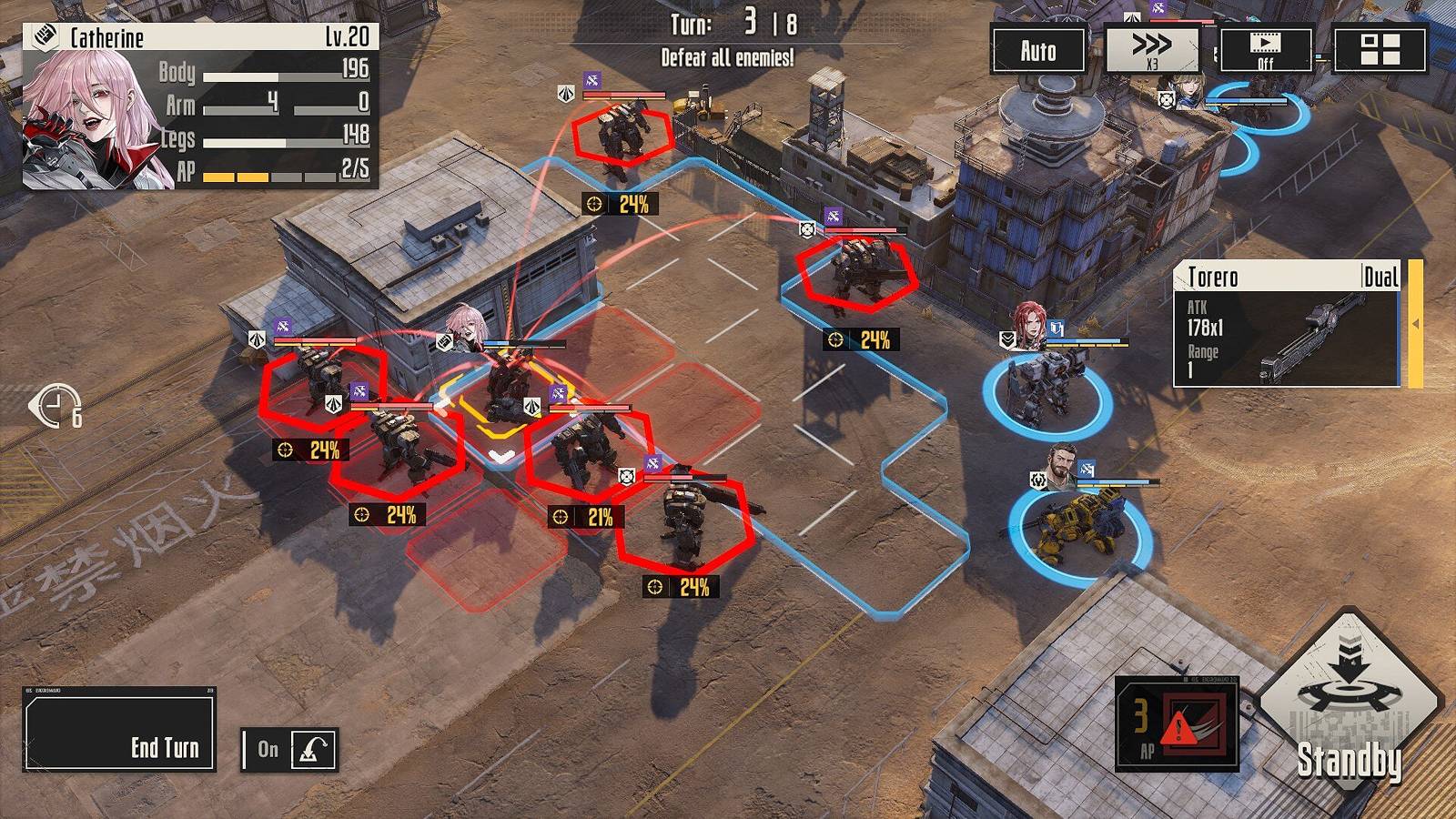Enable Auto battle mode
Viewport: 1456px width, 819px height.
(1037, 51)
